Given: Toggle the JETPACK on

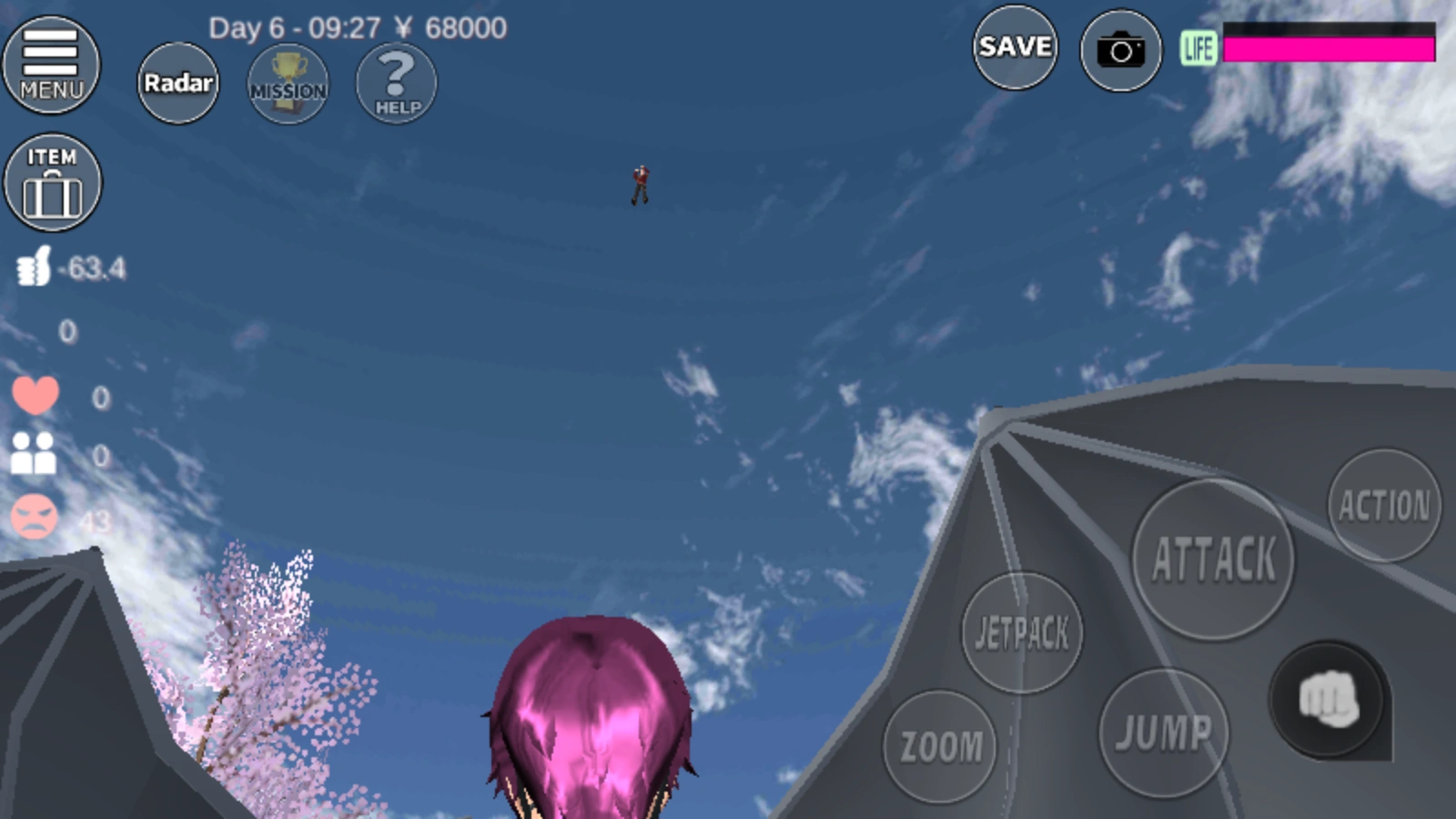Looking at the screenshot, I should [x=1021, y=632].
